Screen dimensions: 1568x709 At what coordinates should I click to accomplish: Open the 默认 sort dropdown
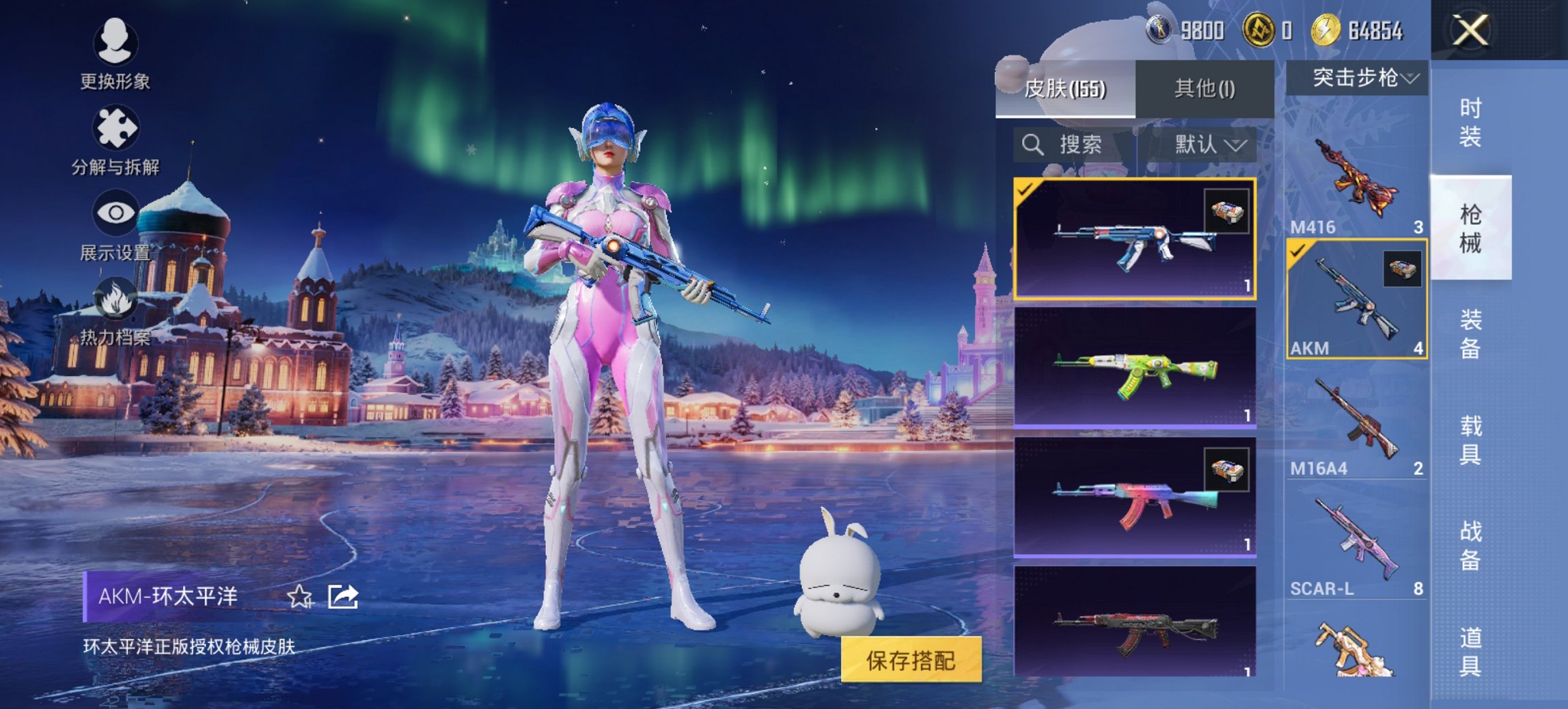(1209, 145)
